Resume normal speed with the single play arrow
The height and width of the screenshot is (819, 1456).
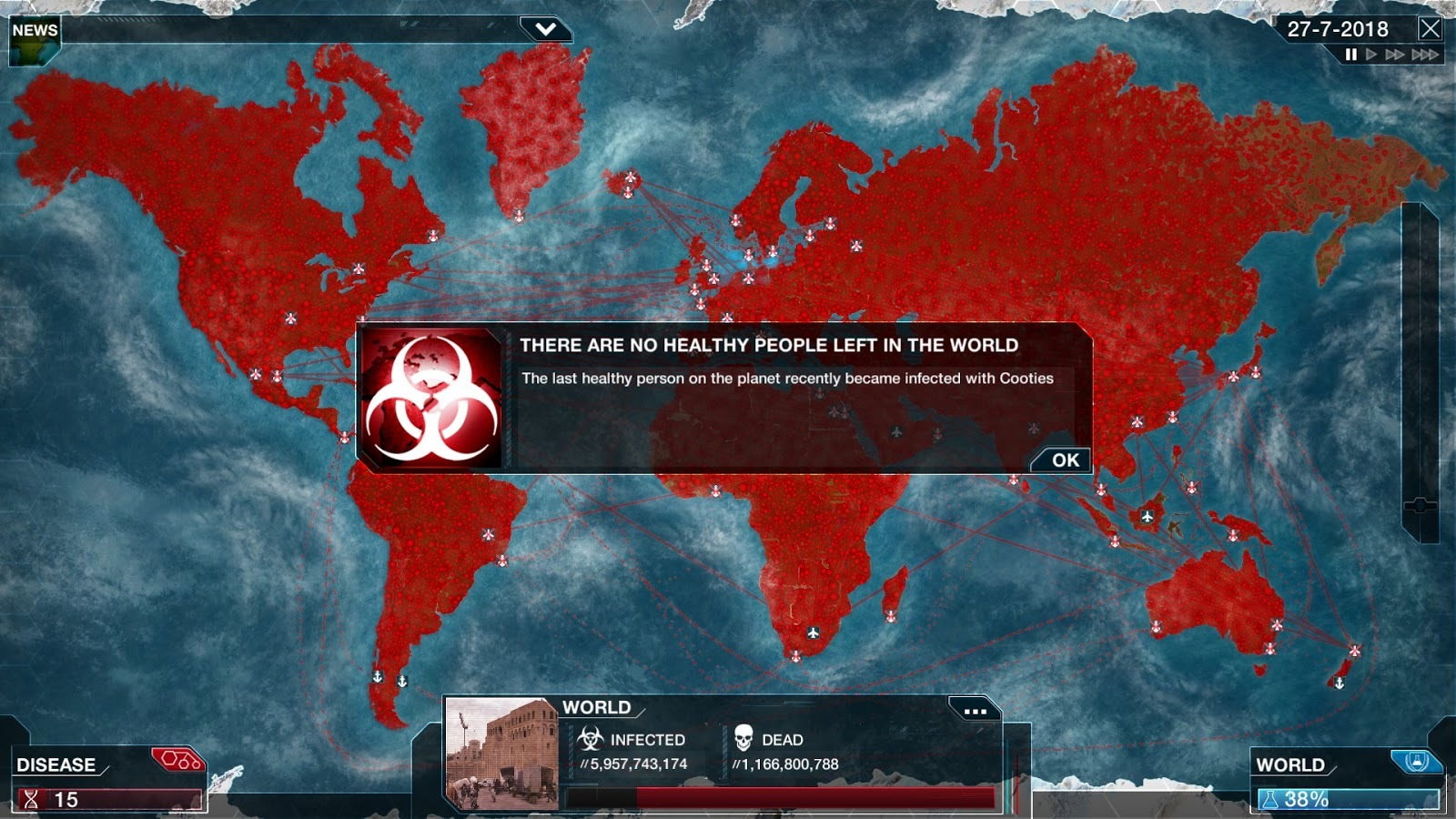coord(1370,55)
